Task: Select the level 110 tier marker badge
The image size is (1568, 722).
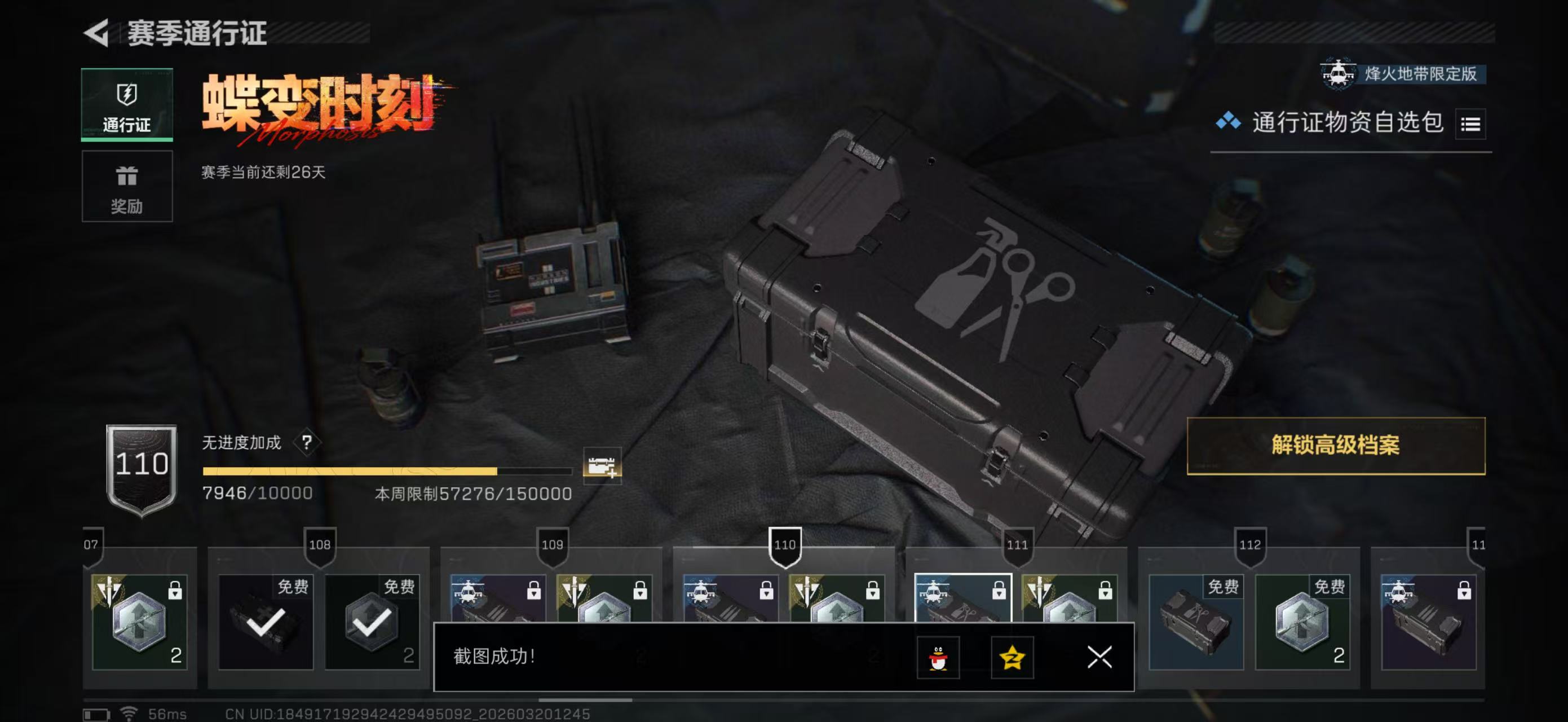Action: [x=787, y=545]
